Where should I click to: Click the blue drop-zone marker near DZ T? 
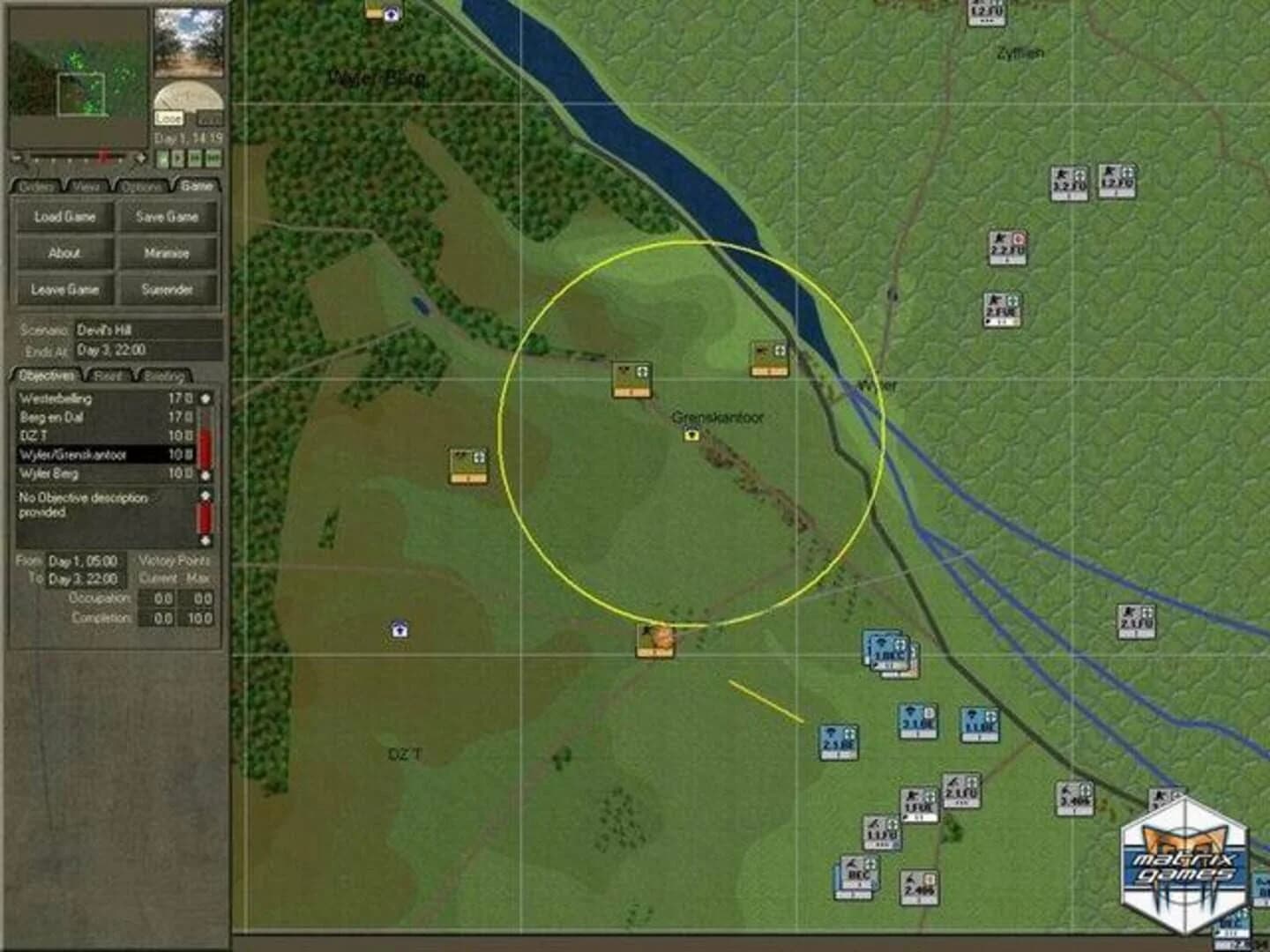tap(399, 629)
